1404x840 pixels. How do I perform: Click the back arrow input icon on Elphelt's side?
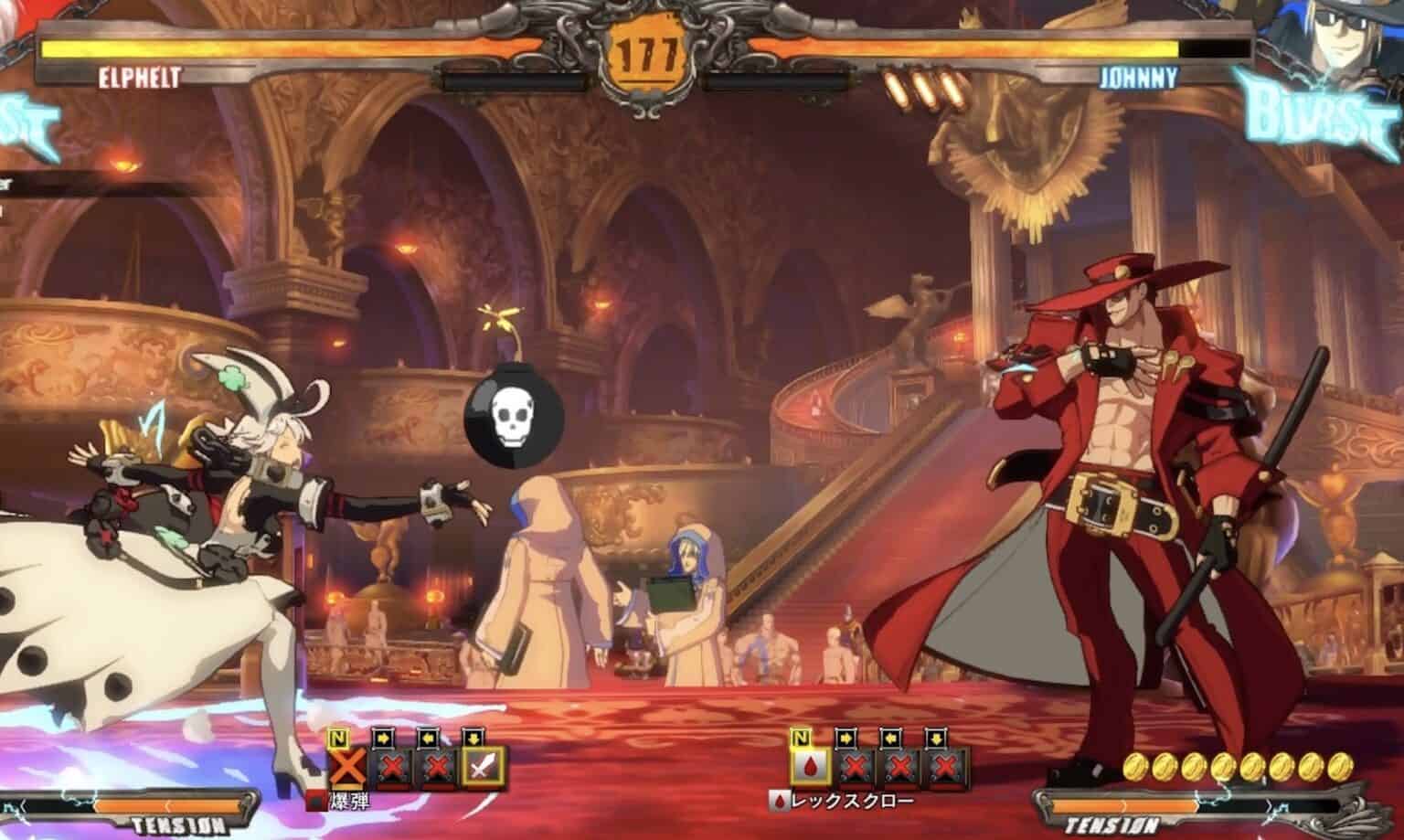click(431, 736)
